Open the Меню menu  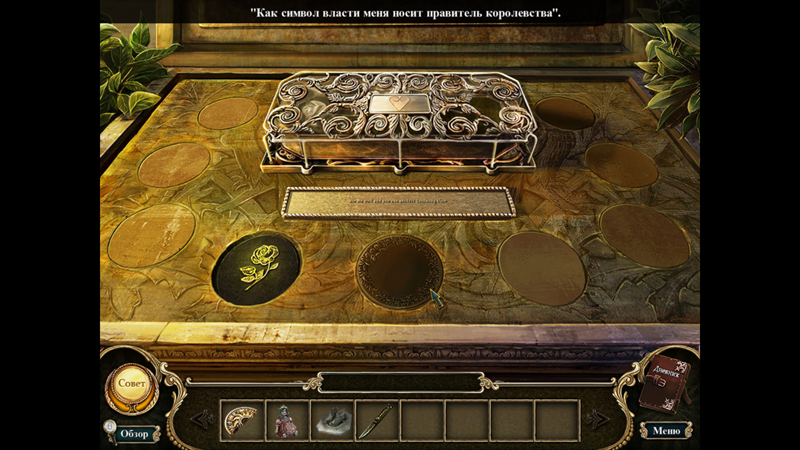[x=666, y=431]
